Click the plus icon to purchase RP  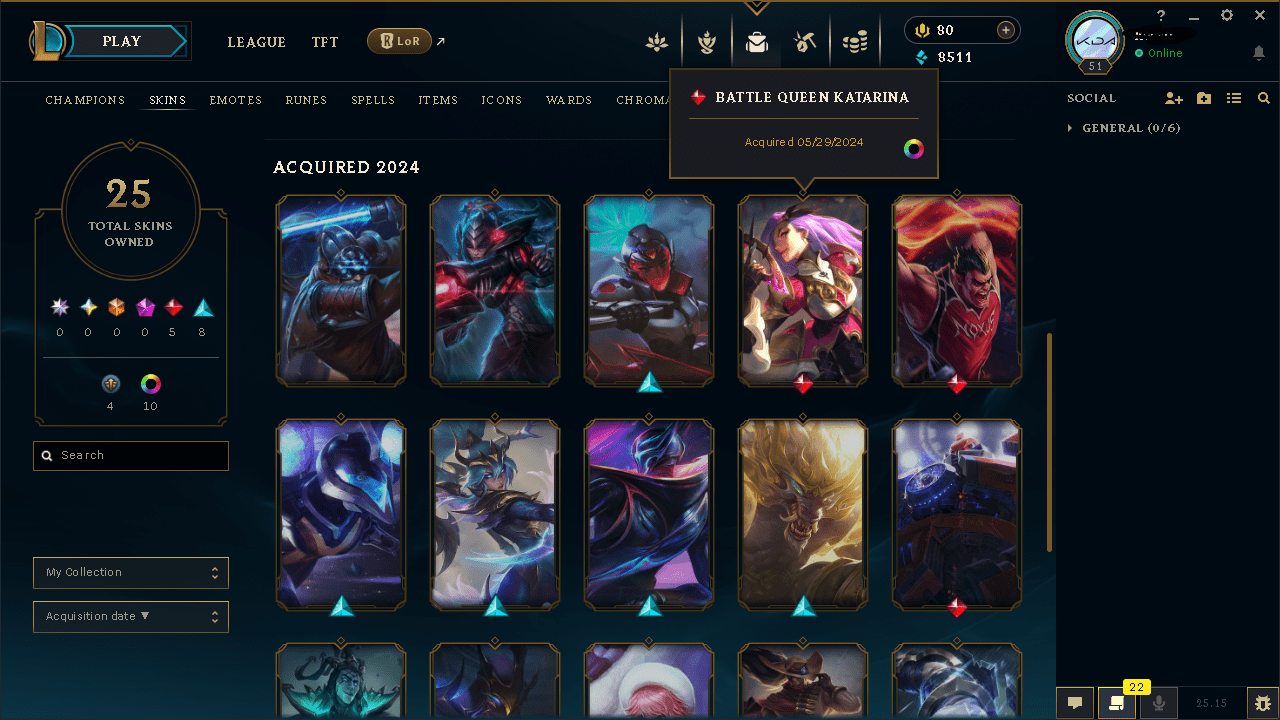(1006, 30)
